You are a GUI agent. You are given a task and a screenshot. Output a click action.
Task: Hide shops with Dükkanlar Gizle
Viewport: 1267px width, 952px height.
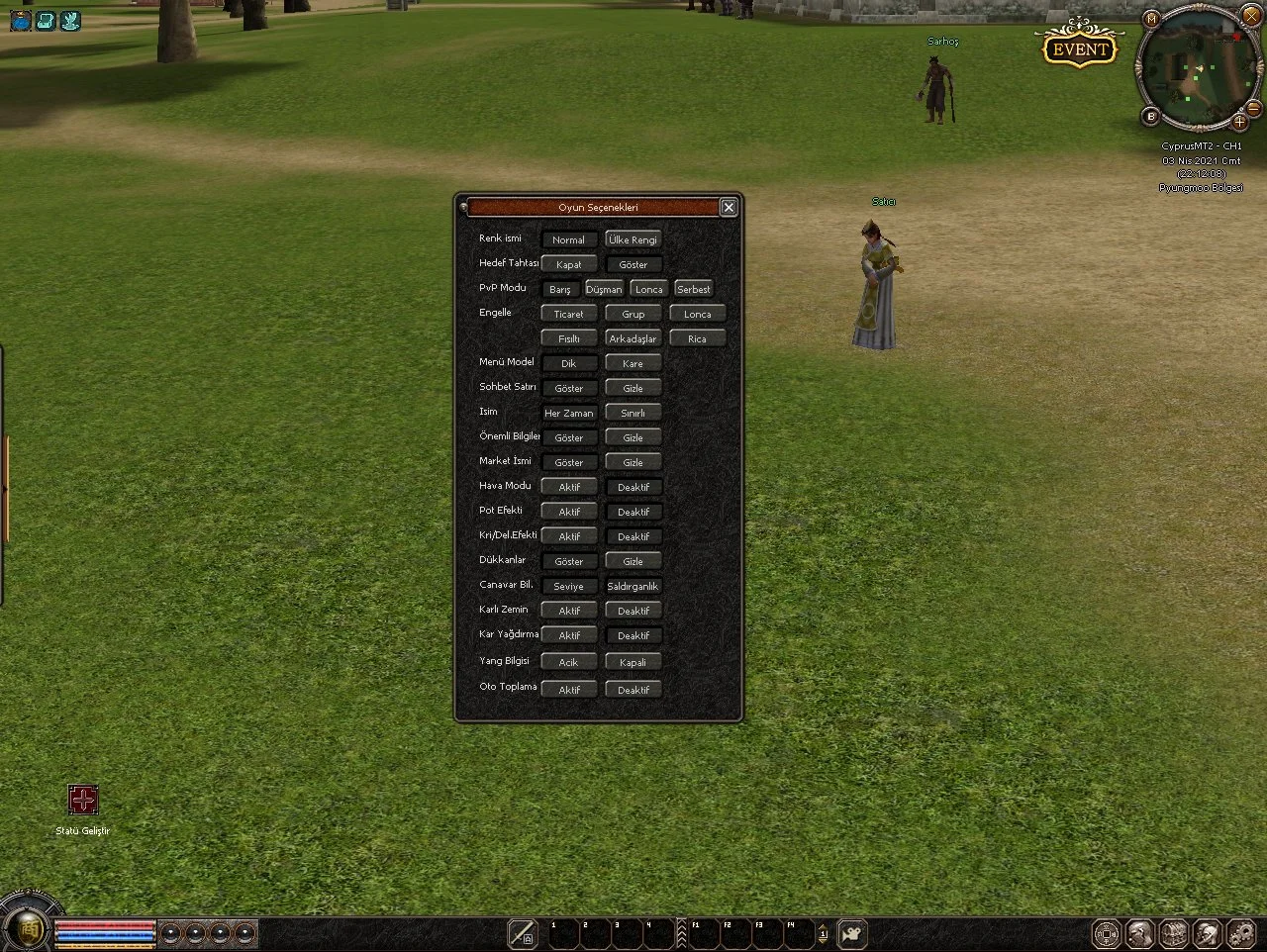click(633, 561)
